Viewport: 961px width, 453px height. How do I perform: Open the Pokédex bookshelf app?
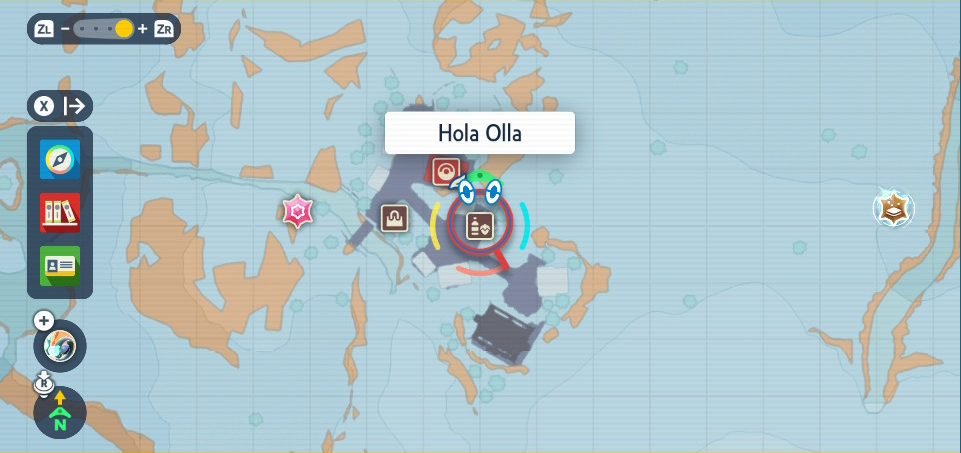tap(60, 212)
